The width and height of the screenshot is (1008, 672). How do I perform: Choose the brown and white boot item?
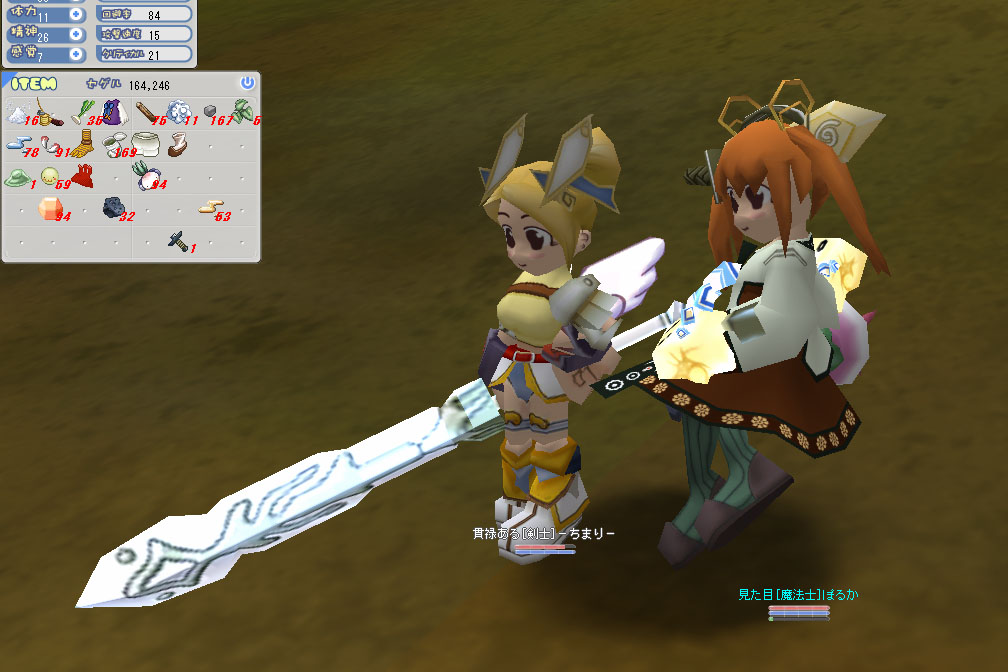pyautogui.click(x=178, y=145)
